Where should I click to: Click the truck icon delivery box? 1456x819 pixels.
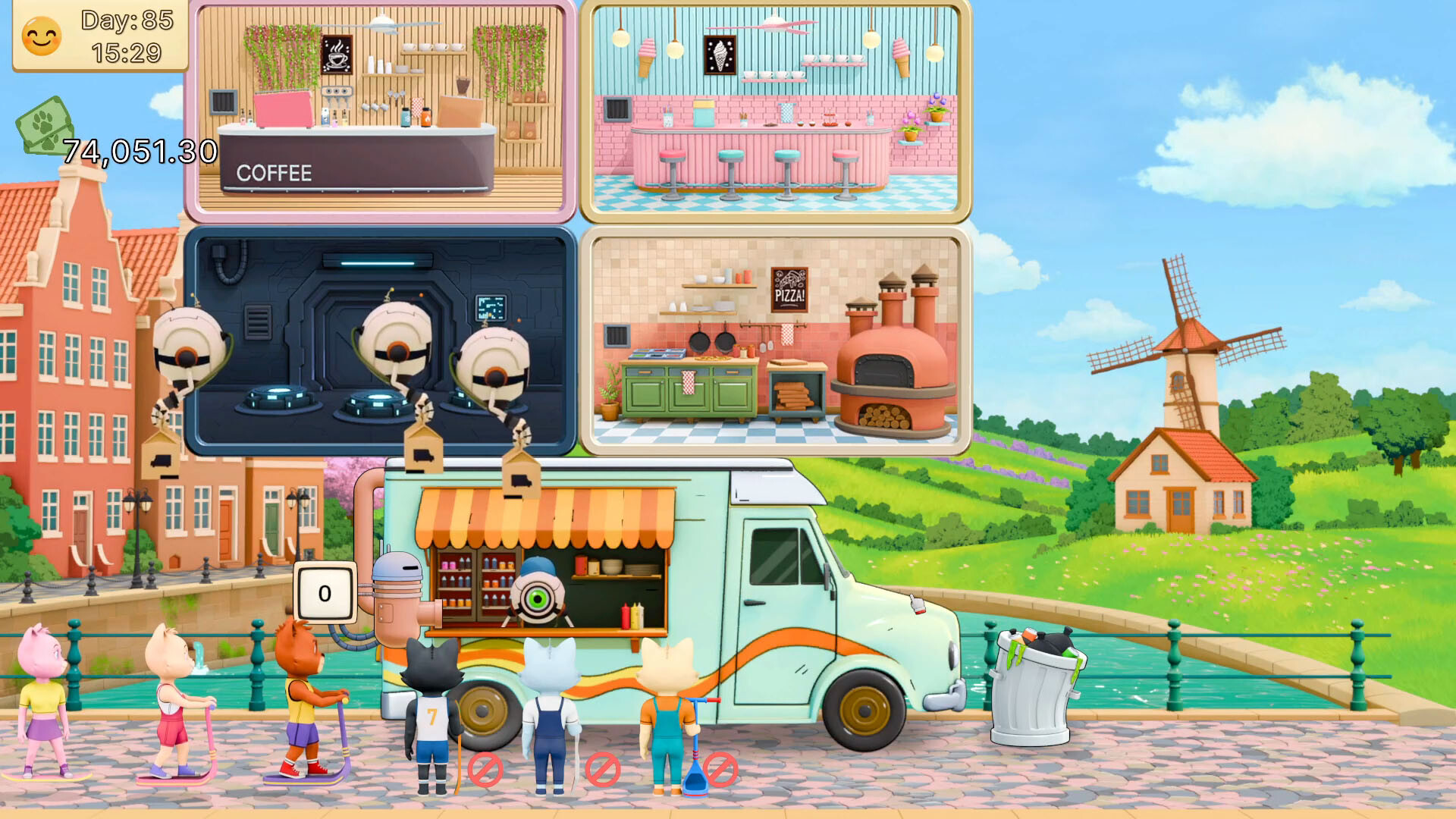[422, 450]
